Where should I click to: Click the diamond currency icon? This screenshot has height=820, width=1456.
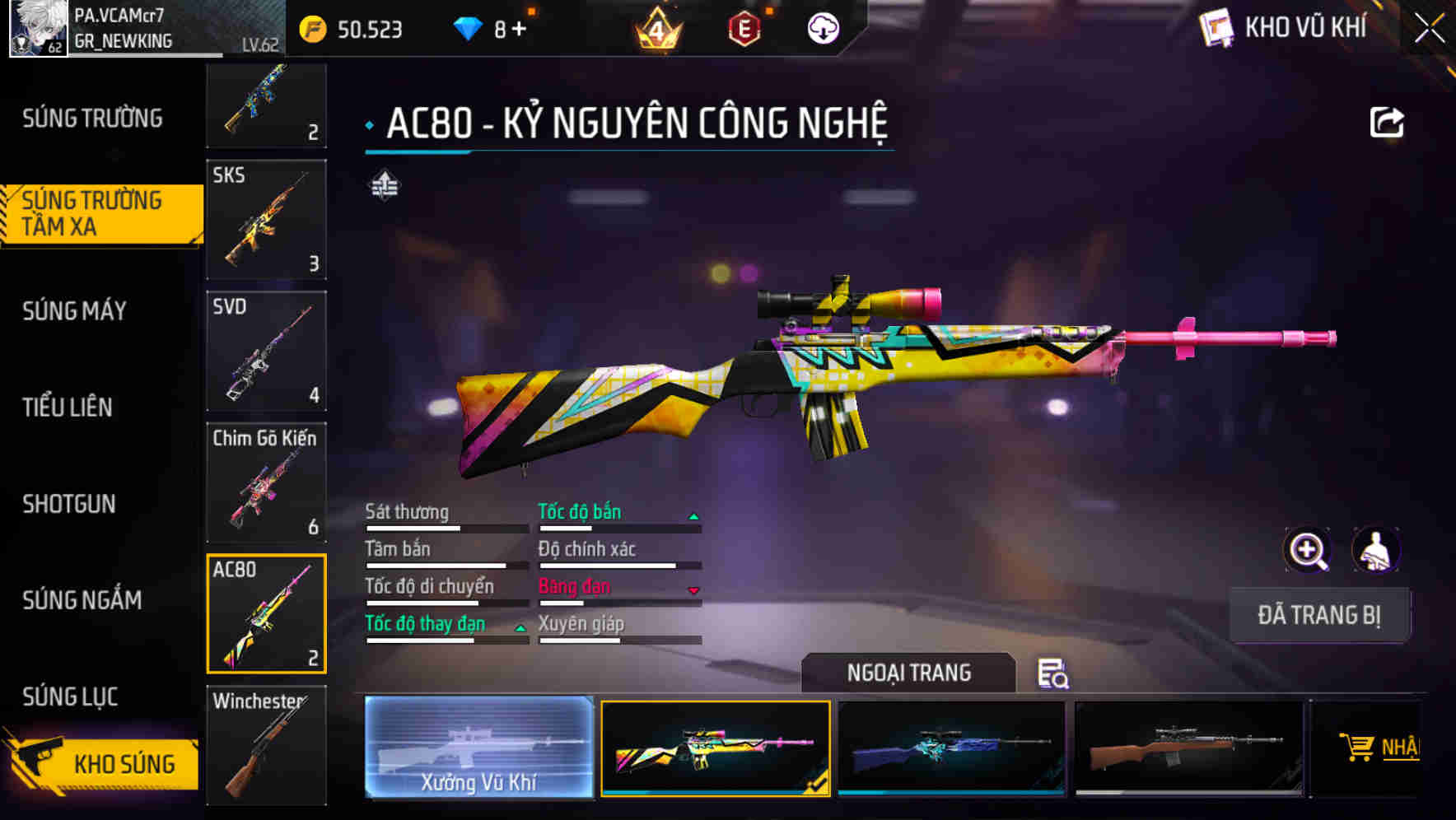tap(467, 28)
